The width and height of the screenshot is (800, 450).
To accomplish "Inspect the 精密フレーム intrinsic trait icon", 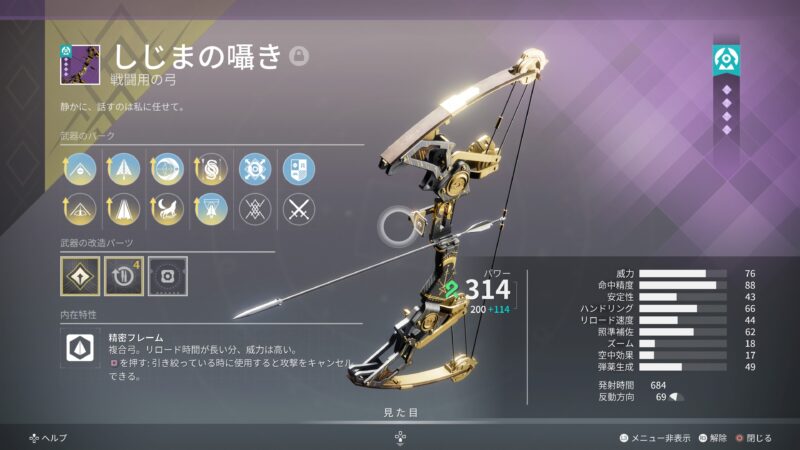I will pos(80,348).
